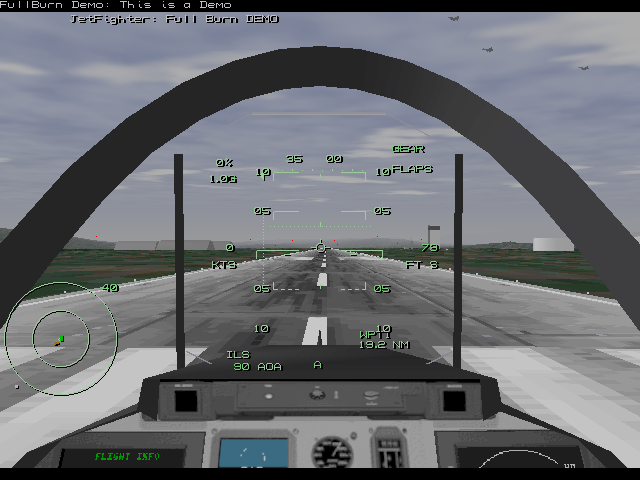Click the blue center cockpit display
Screen dimensions: 640x480
coord(252,452)
